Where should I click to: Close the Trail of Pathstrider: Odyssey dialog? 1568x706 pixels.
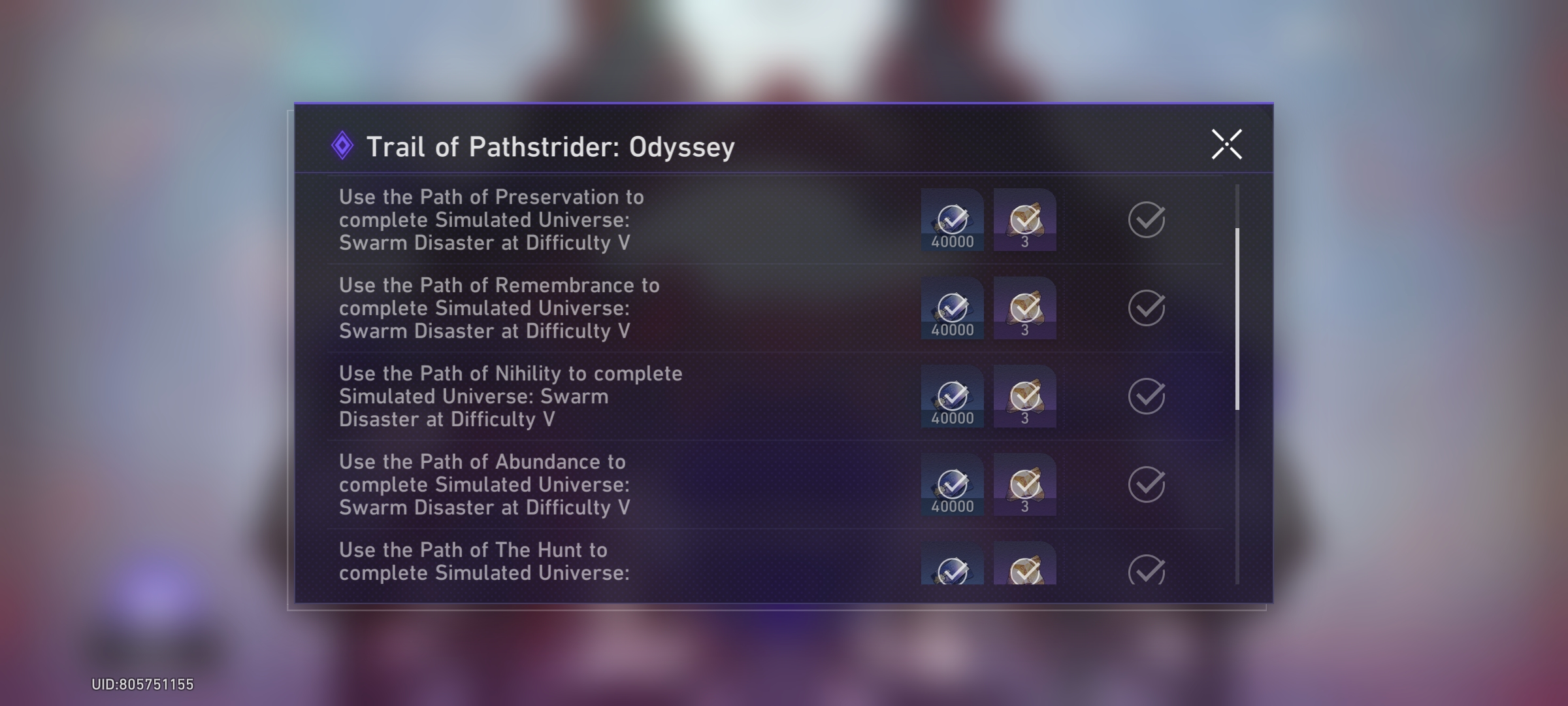1226,144
